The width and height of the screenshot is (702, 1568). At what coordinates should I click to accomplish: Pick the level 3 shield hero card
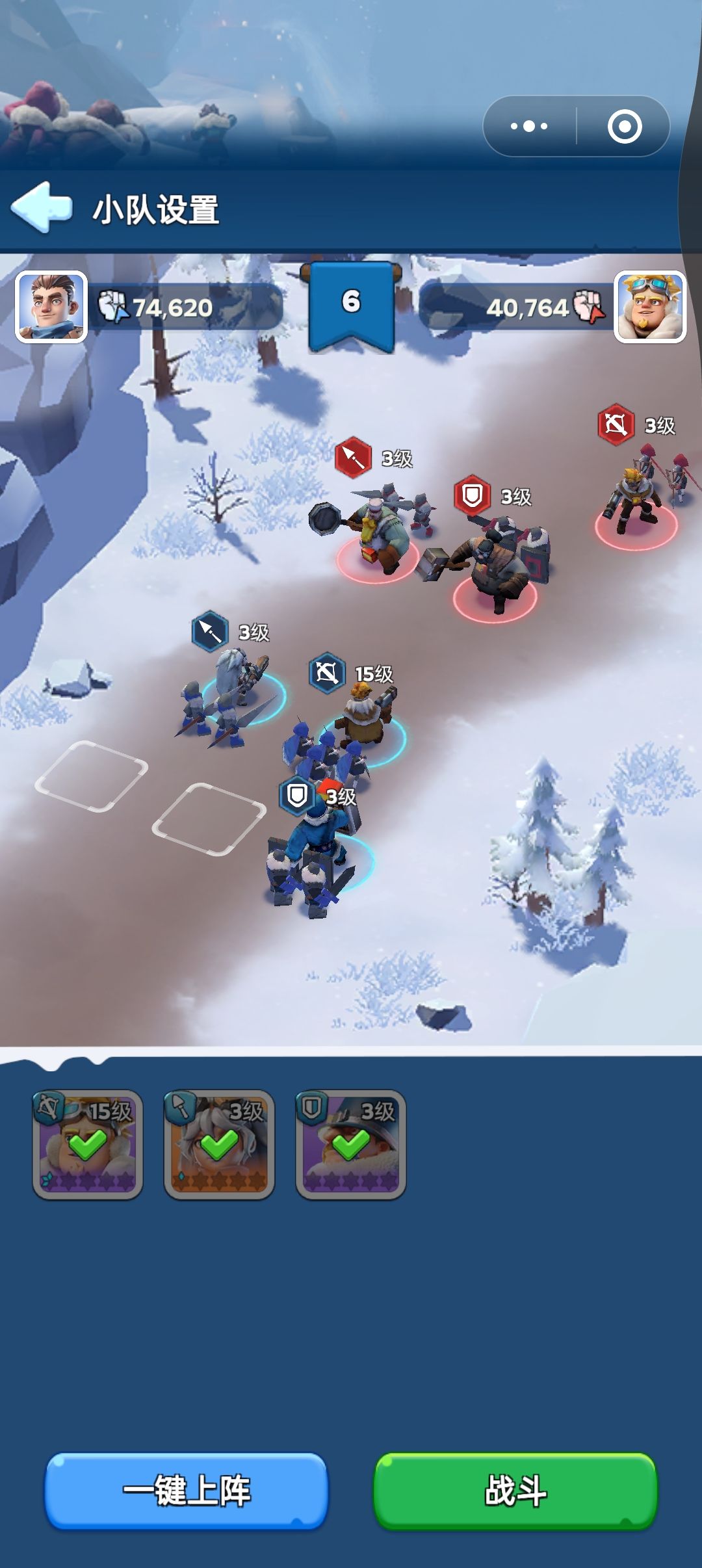point(351,1144)
